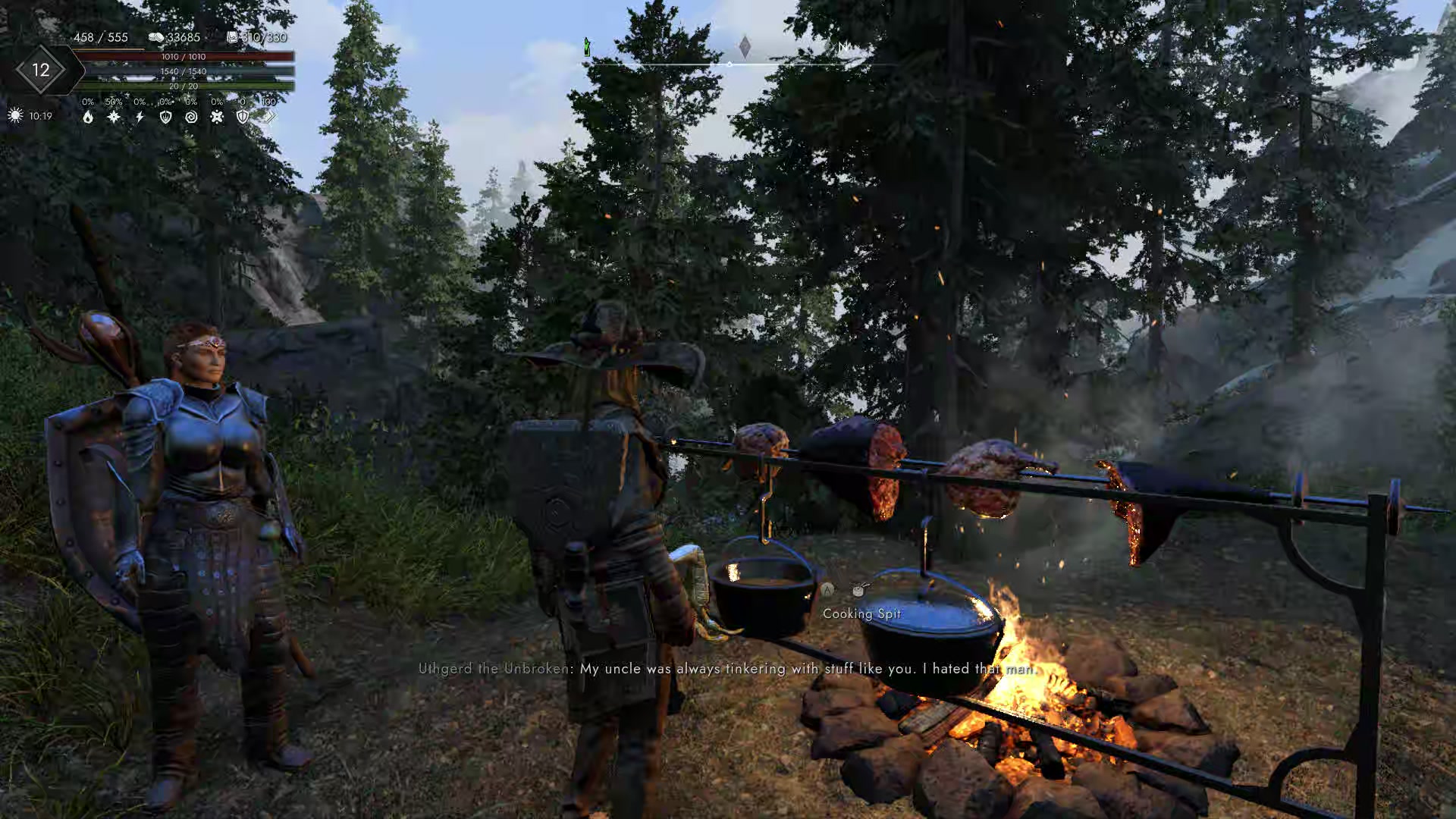This screenshot has width=1456, height=819.
Task: Click the Cooking Spit label
Action: click(x=863, y=614)
